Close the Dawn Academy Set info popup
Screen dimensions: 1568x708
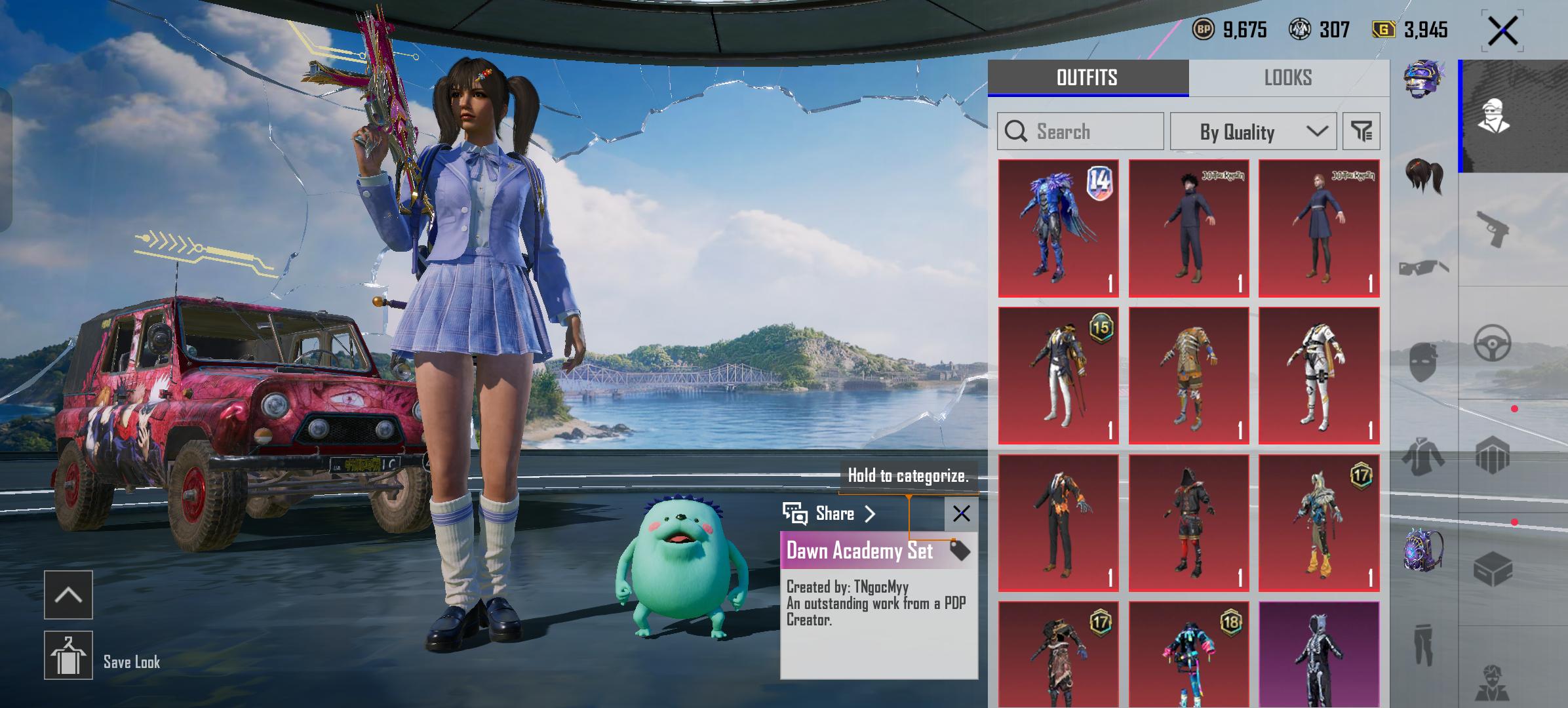click(x=961, y=513)
